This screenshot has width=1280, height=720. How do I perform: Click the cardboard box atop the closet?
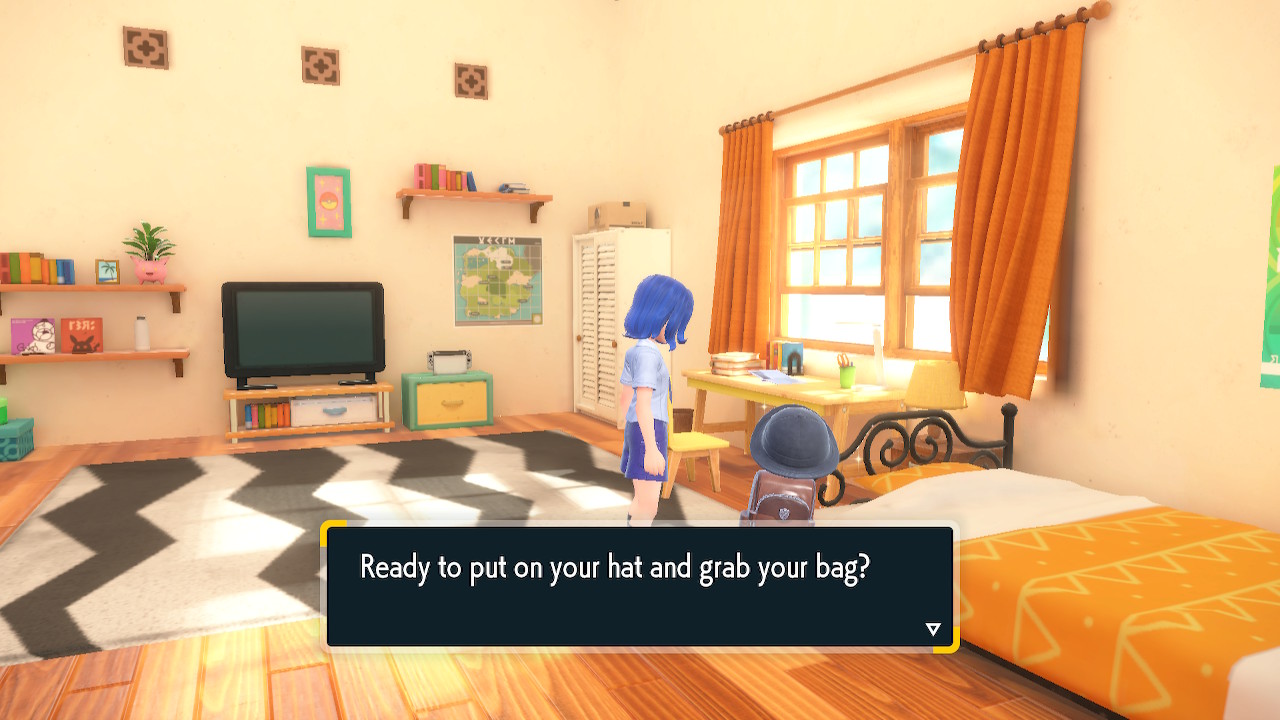coord(617,213)
